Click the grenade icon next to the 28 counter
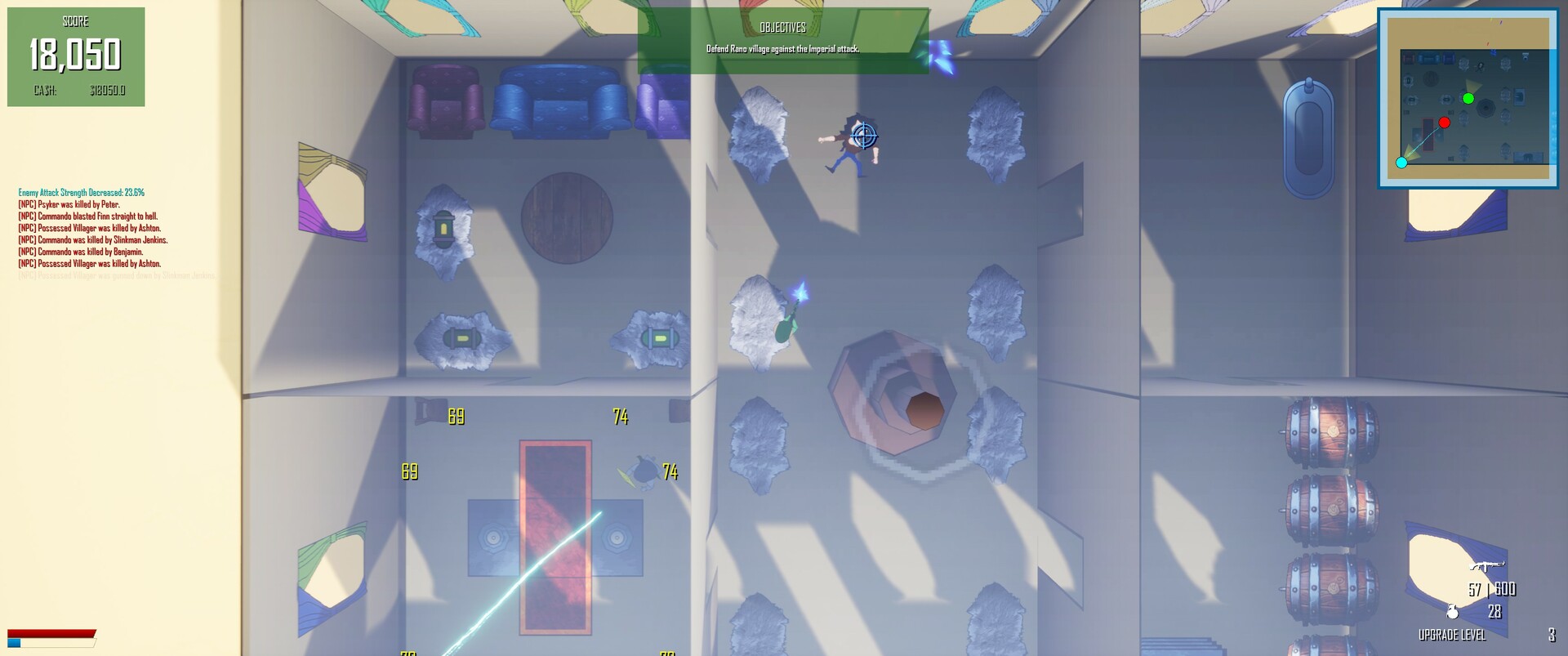This screenshot has width=1568, height=656. coord(1453,612)
